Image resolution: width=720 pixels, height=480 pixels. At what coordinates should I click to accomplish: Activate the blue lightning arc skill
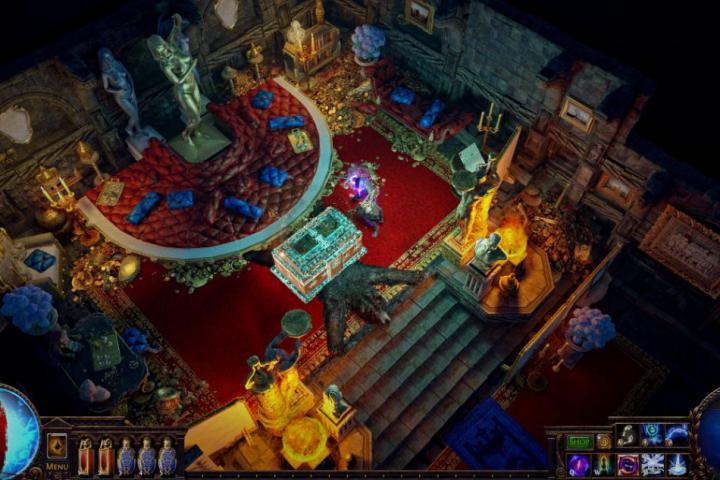click(677, 435)
